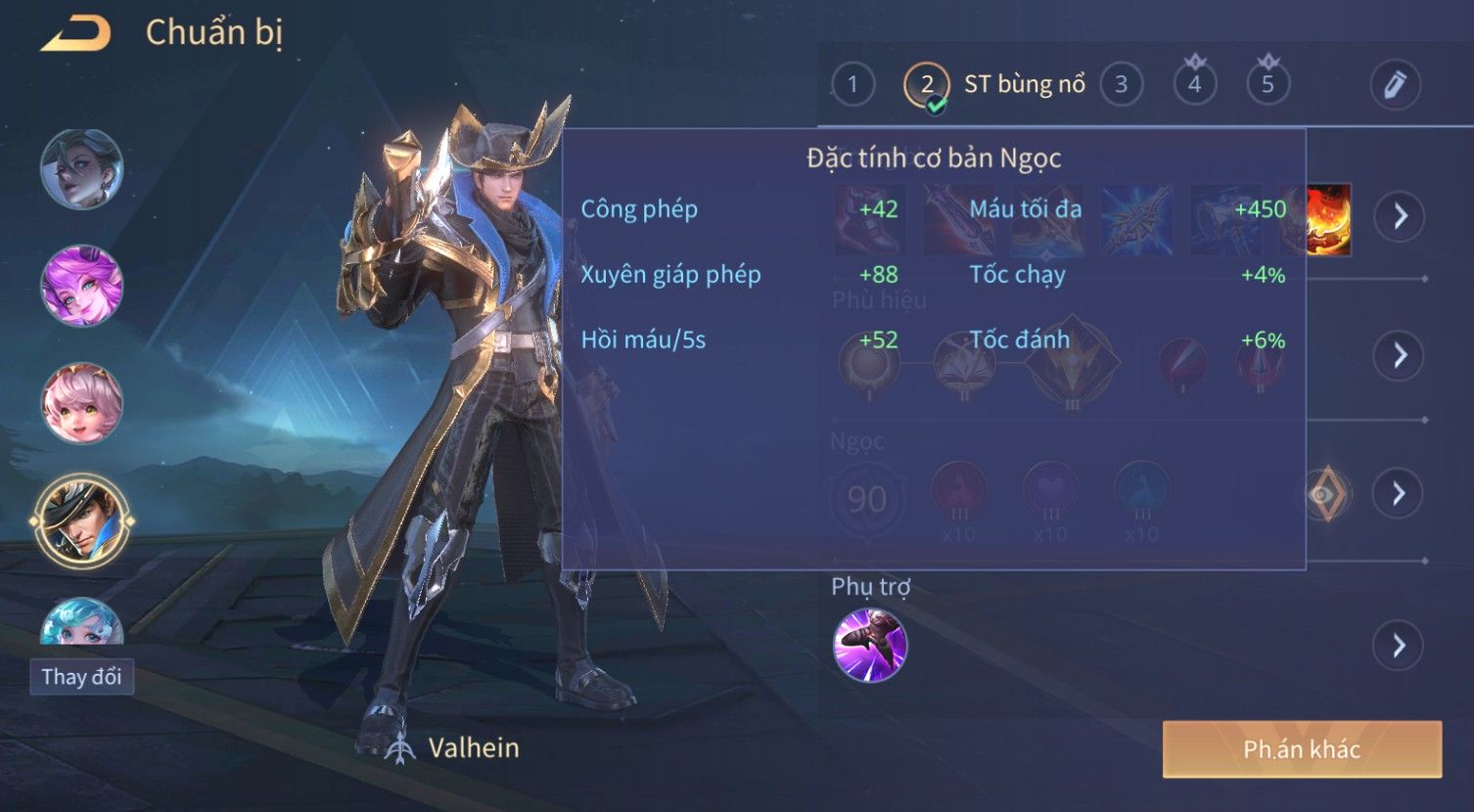Expand the equipment items row arrow
Viewport: 1474px width, 812px height.
[1399, 216]
